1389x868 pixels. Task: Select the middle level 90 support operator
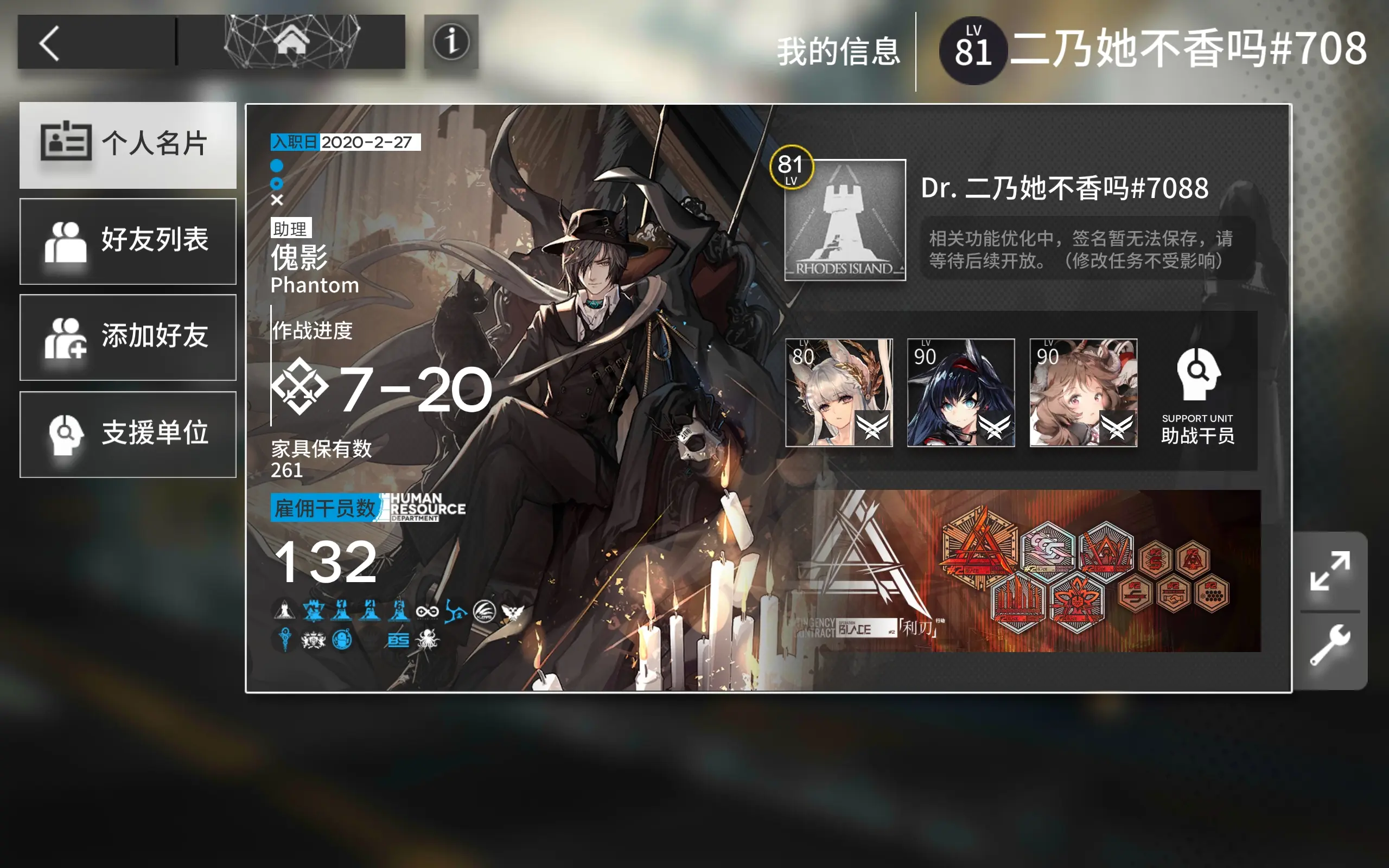coord(961,393)
